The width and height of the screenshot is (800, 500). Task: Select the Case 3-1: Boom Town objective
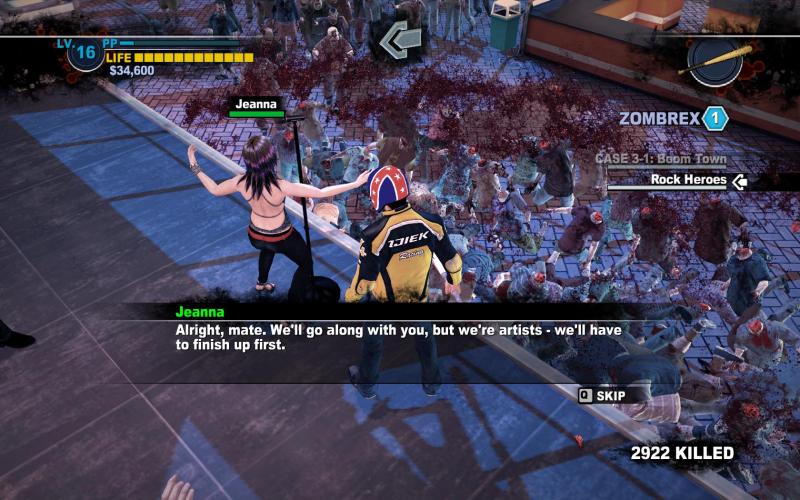(660, 159)
